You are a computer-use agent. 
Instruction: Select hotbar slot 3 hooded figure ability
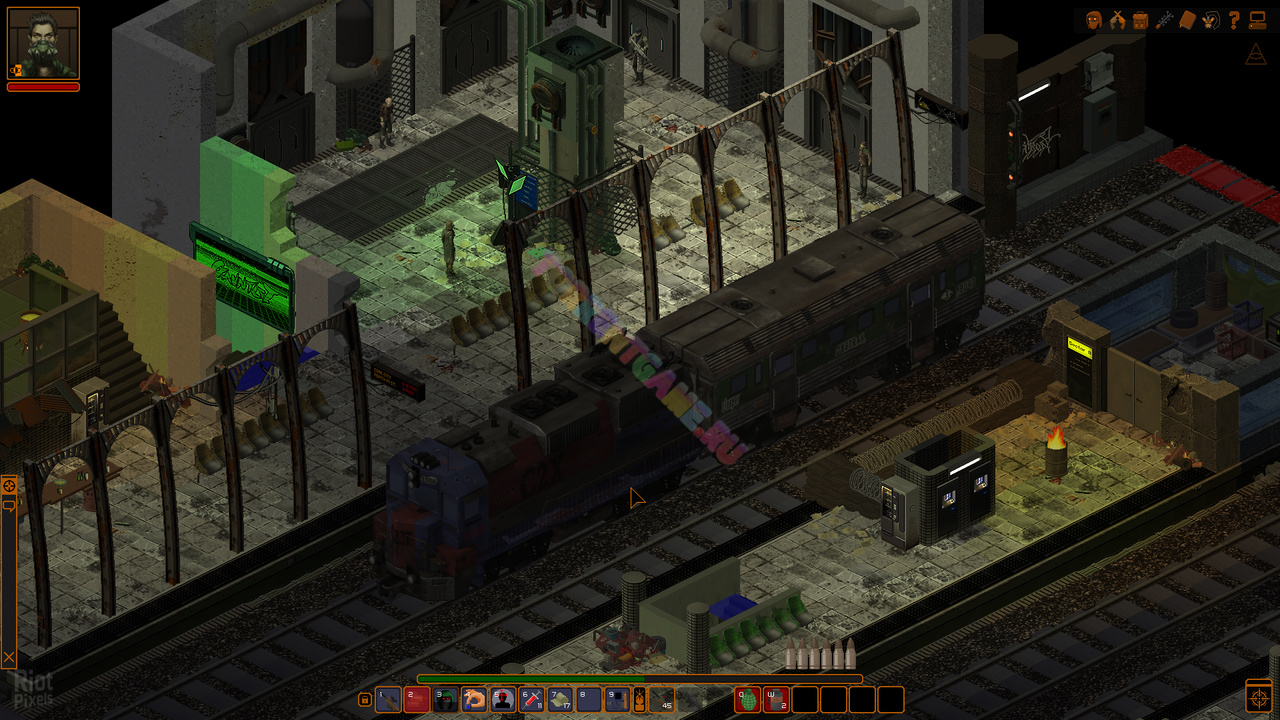tap(446, 699)
